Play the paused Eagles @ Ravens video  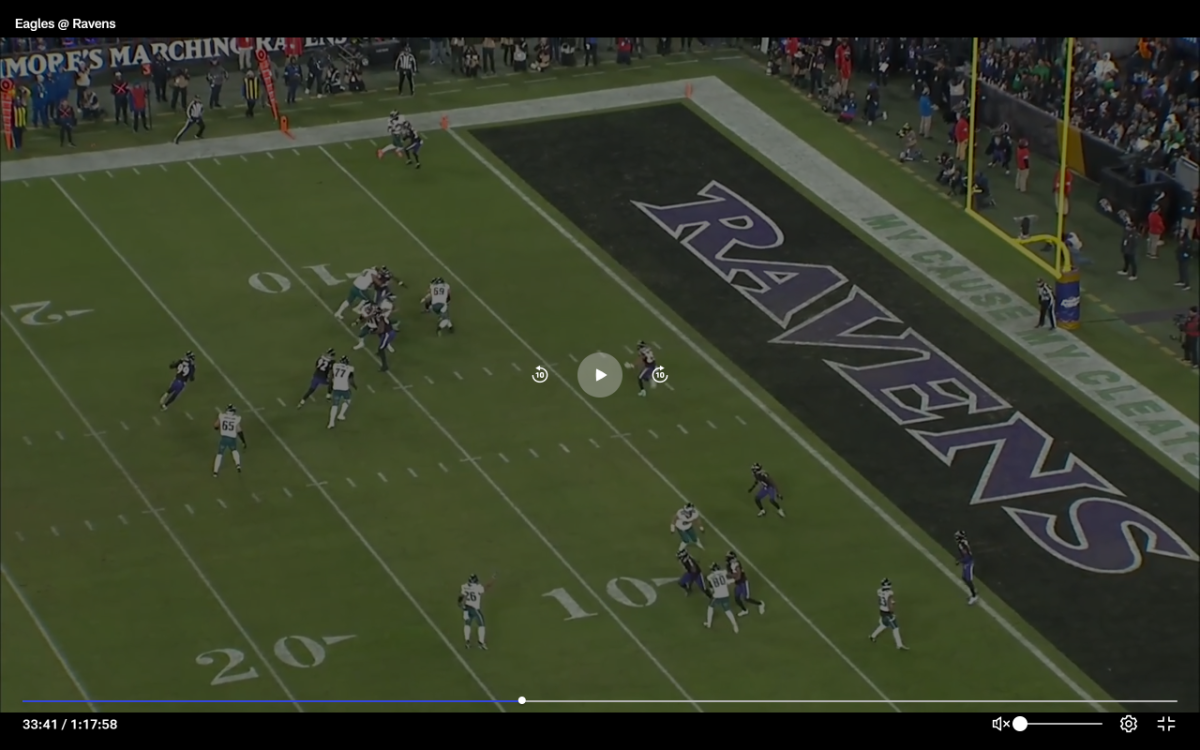point(600,375)
